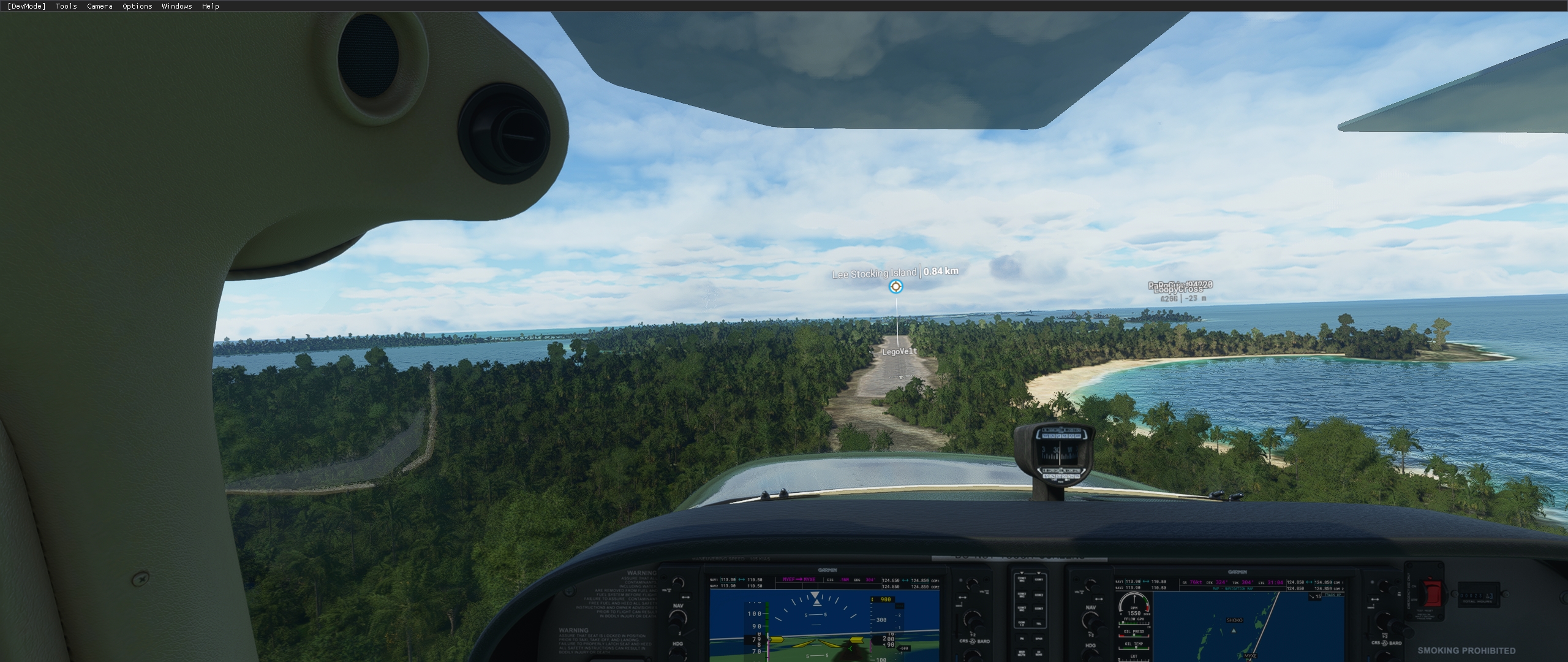The image size is (1568, 662).
Task: Open the Options menu
Action: coord(136,6)
